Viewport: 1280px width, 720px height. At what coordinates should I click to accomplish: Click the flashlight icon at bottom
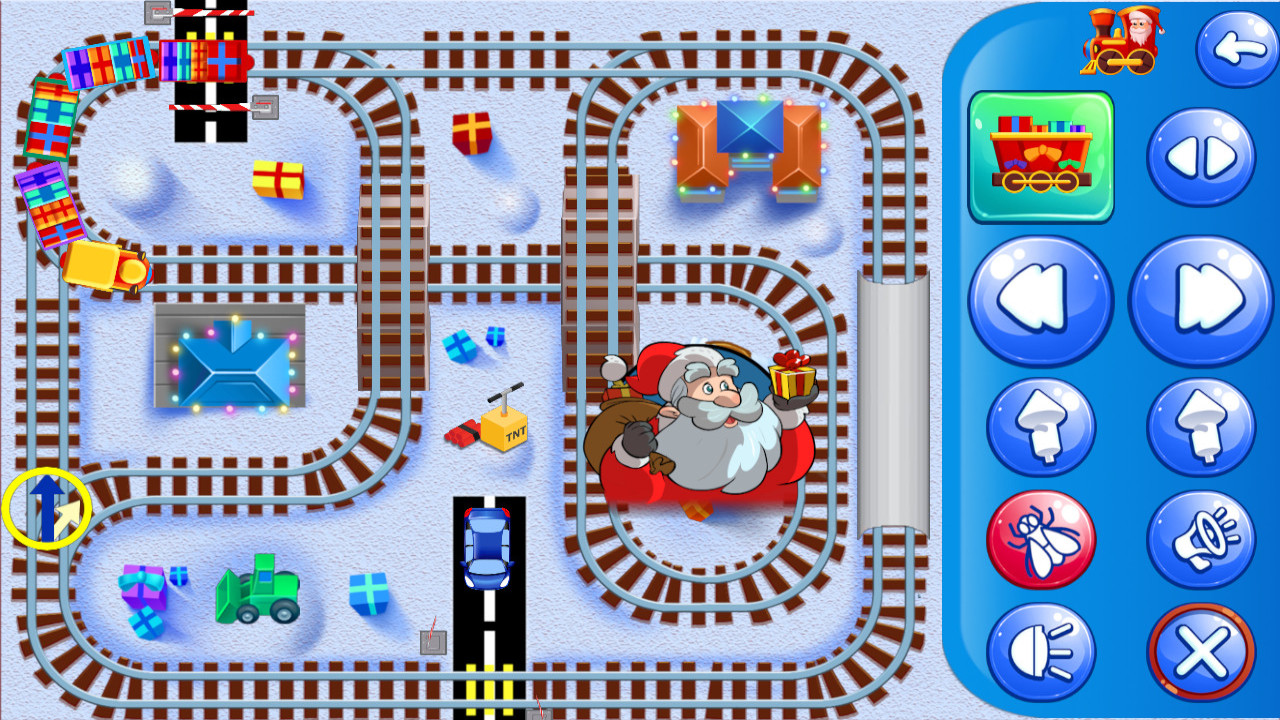(1040, 650)
